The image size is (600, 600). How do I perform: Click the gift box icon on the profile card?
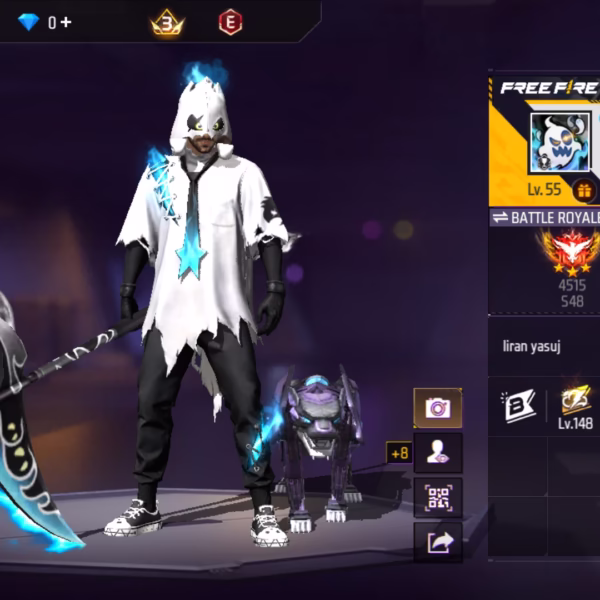(582, 189)
